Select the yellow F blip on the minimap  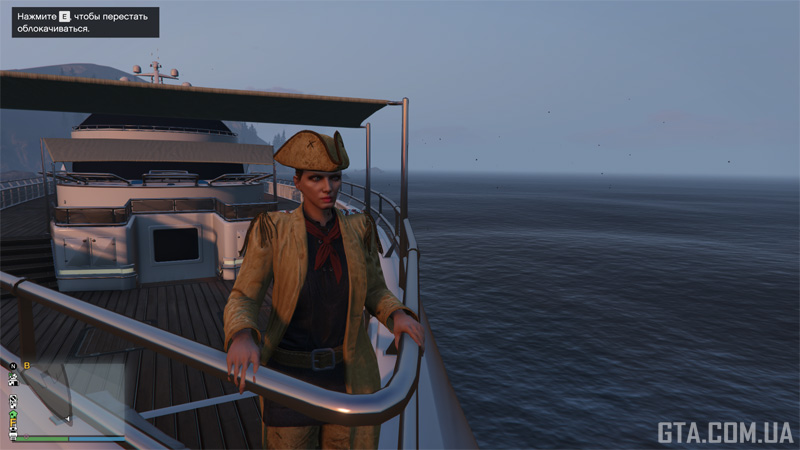tap(13, 422)
